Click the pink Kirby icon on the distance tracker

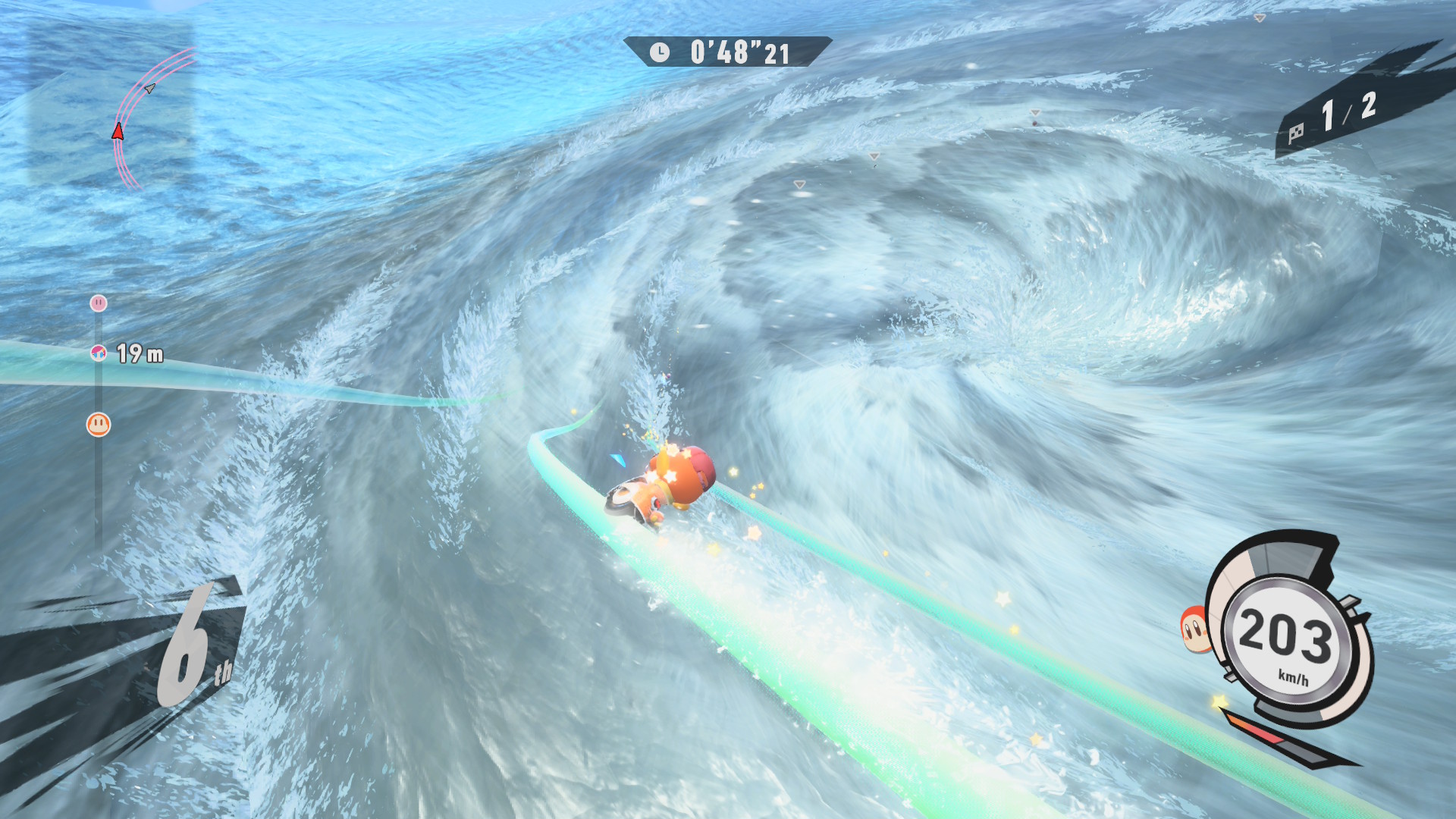(99, 303)
